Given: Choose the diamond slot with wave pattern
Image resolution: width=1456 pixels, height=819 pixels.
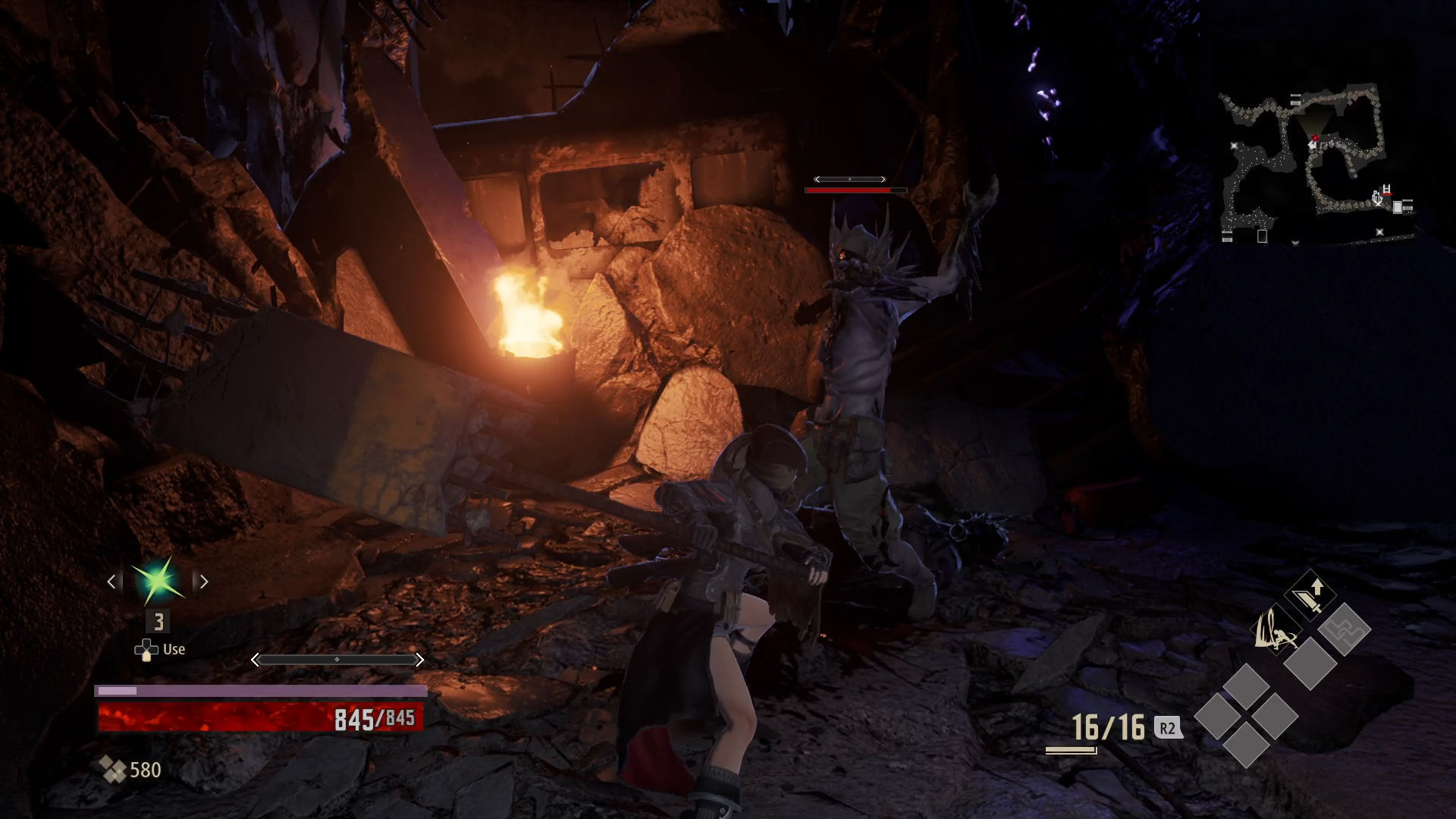Looking at the screenshot, I should [x=1344, y=629].
